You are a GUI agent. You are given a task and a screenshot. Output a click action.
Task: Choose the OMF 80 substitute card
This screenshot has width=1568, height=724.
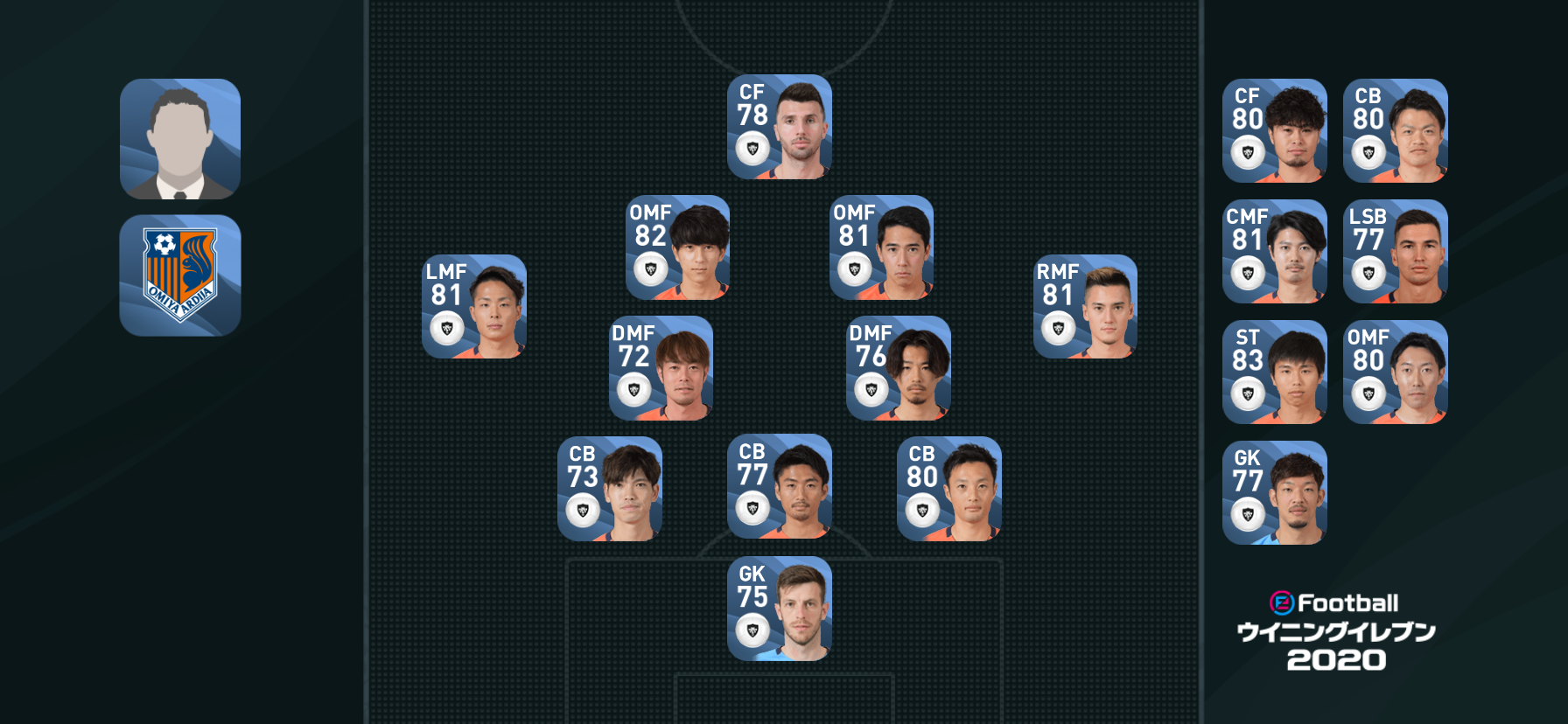(1395, 372)
